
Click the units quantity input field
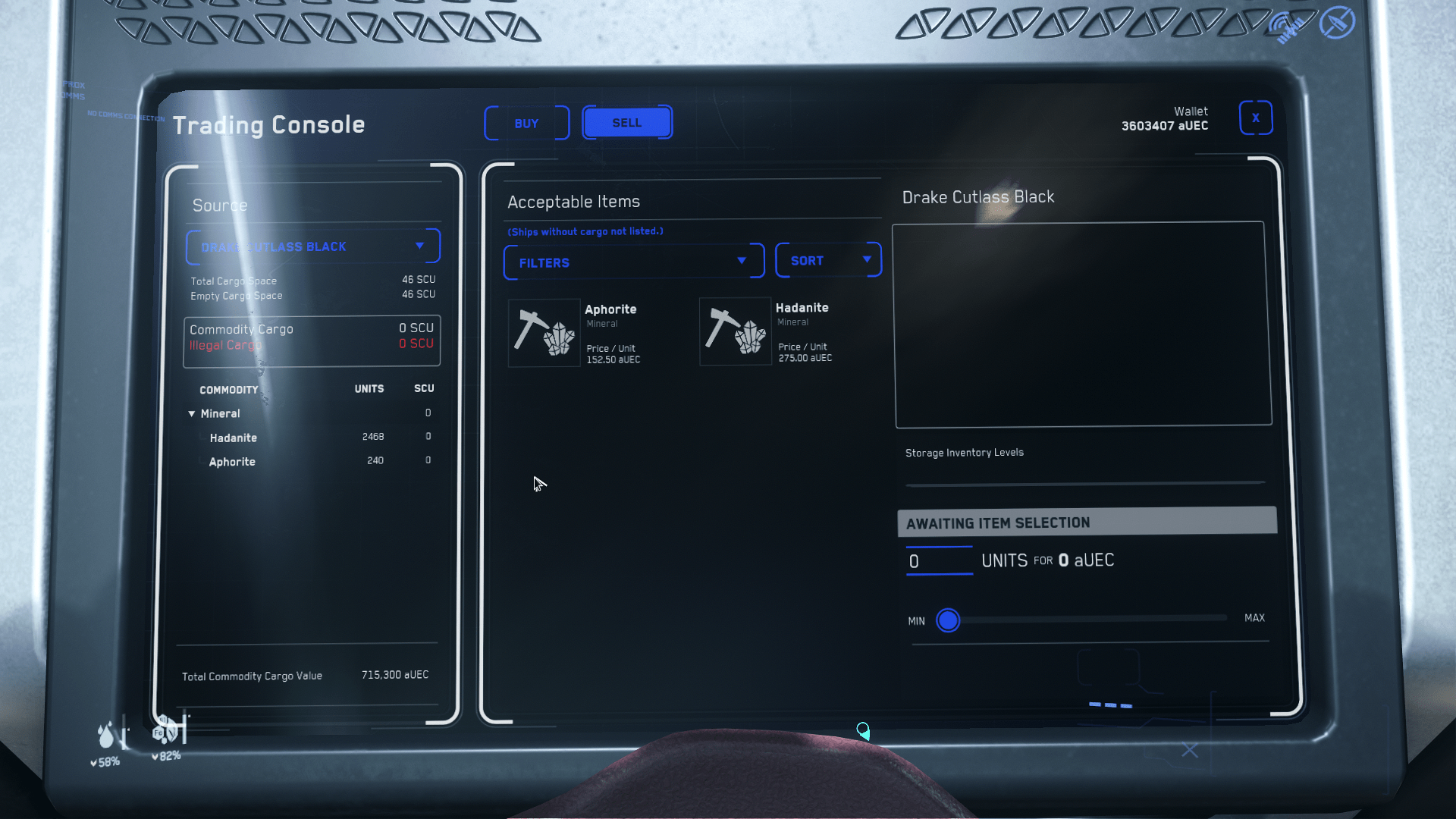coord(939,561)
